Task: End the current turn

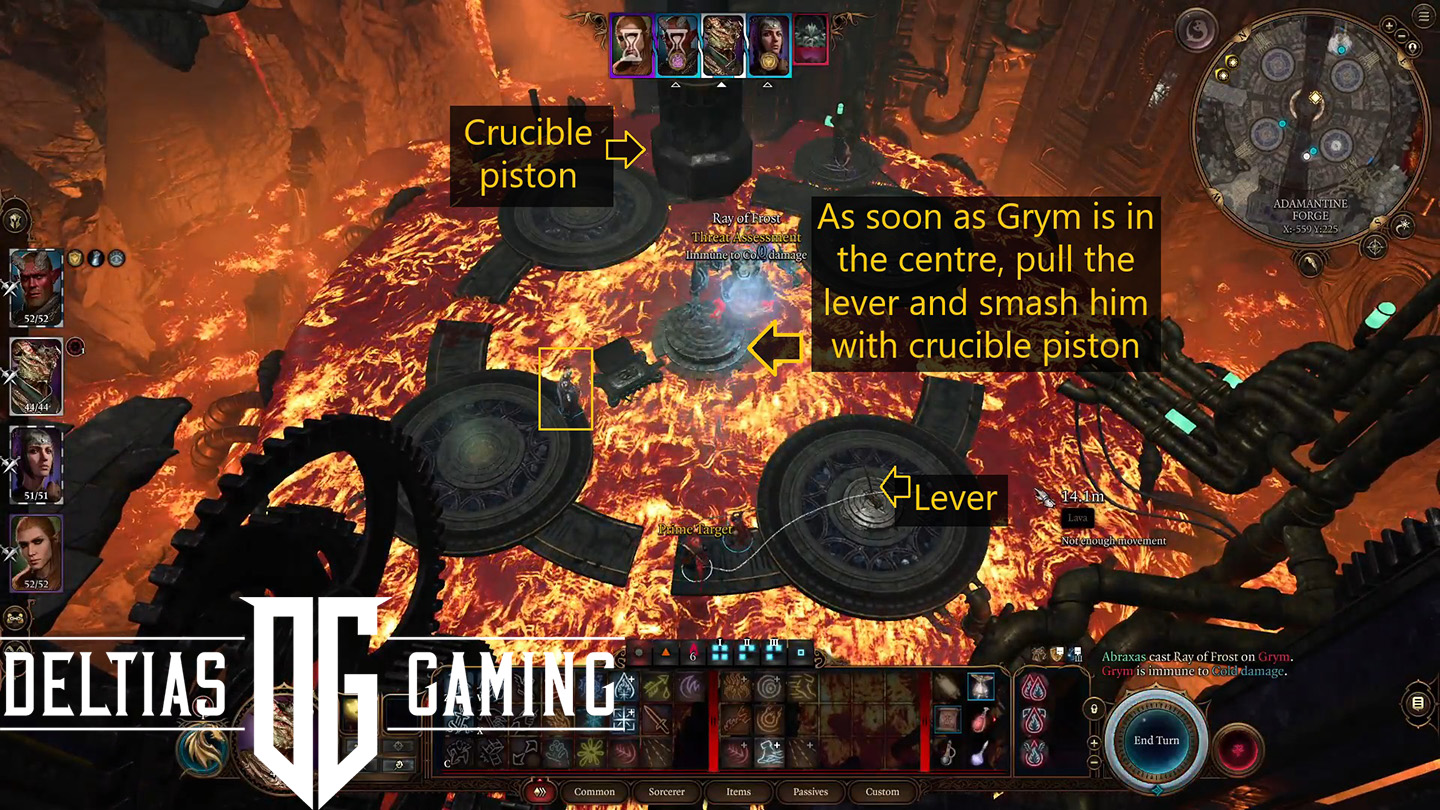Action: pos(1156,741)
